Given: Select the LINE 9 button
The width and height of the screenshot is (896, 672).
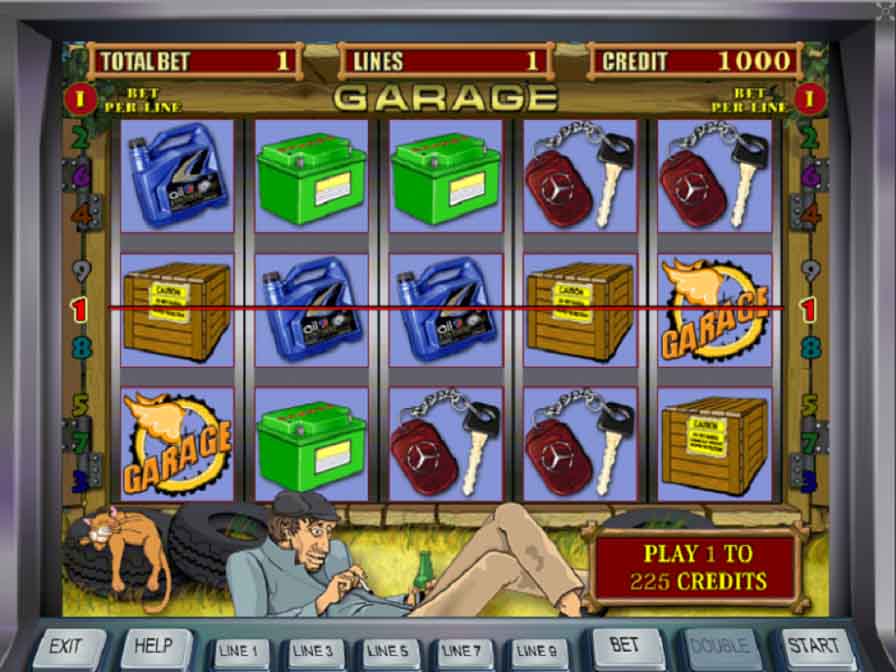Looking at the screenshot, I should tap(535, 653).
